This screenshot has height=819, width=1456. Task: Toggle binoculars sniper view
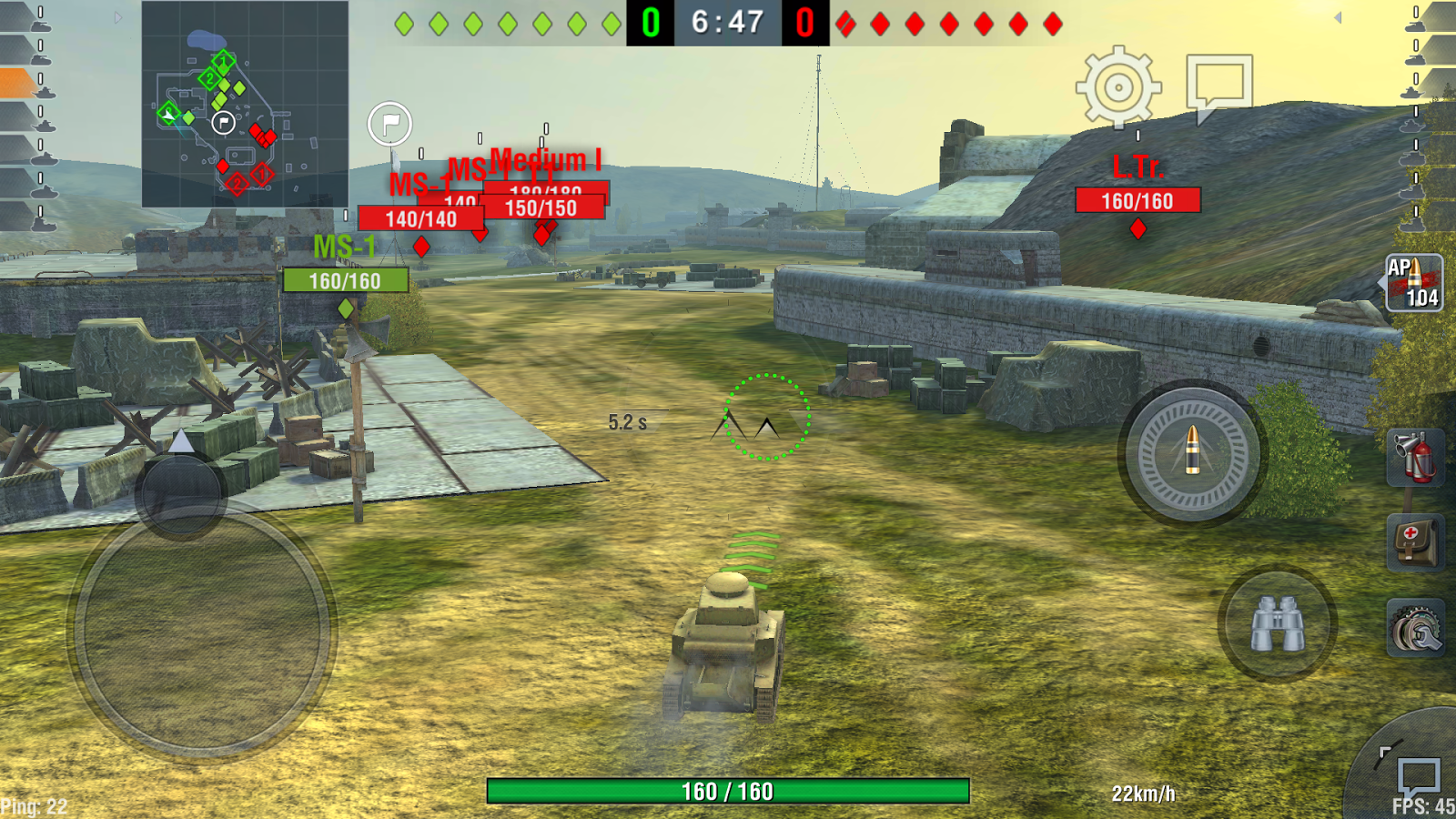click(1277, 624)
